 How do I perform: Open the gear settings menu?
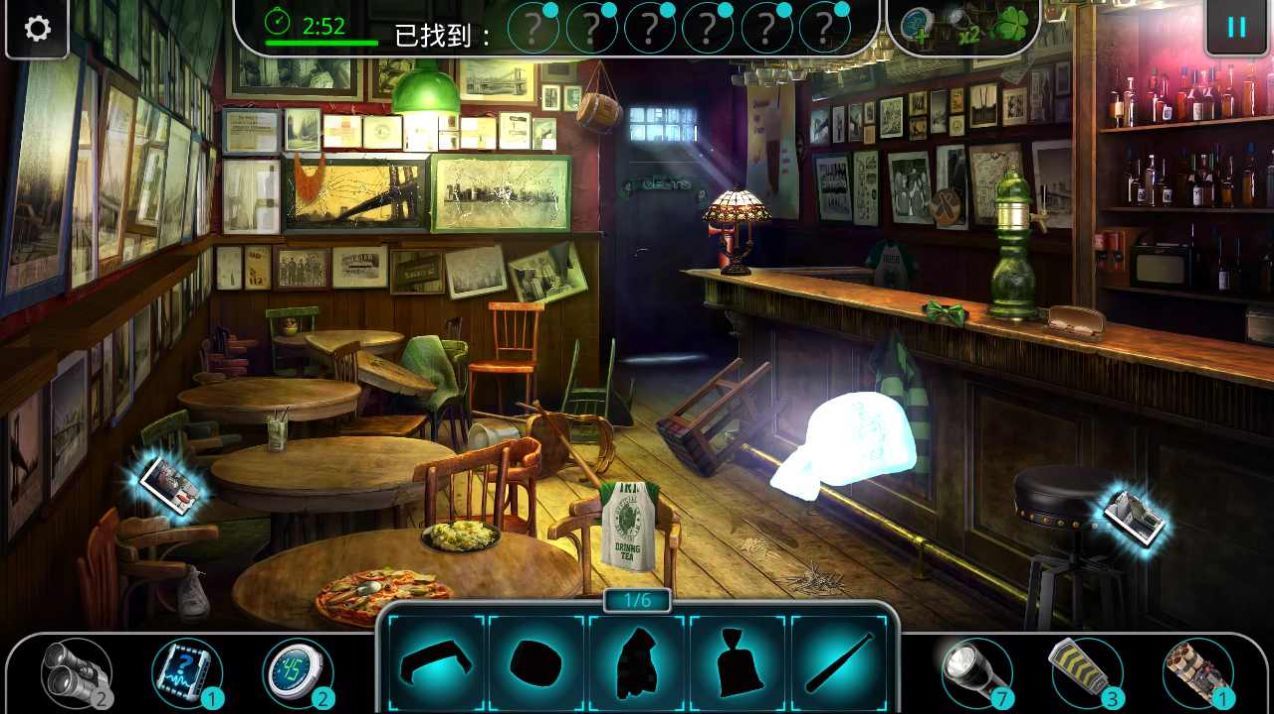coord(37,28)
